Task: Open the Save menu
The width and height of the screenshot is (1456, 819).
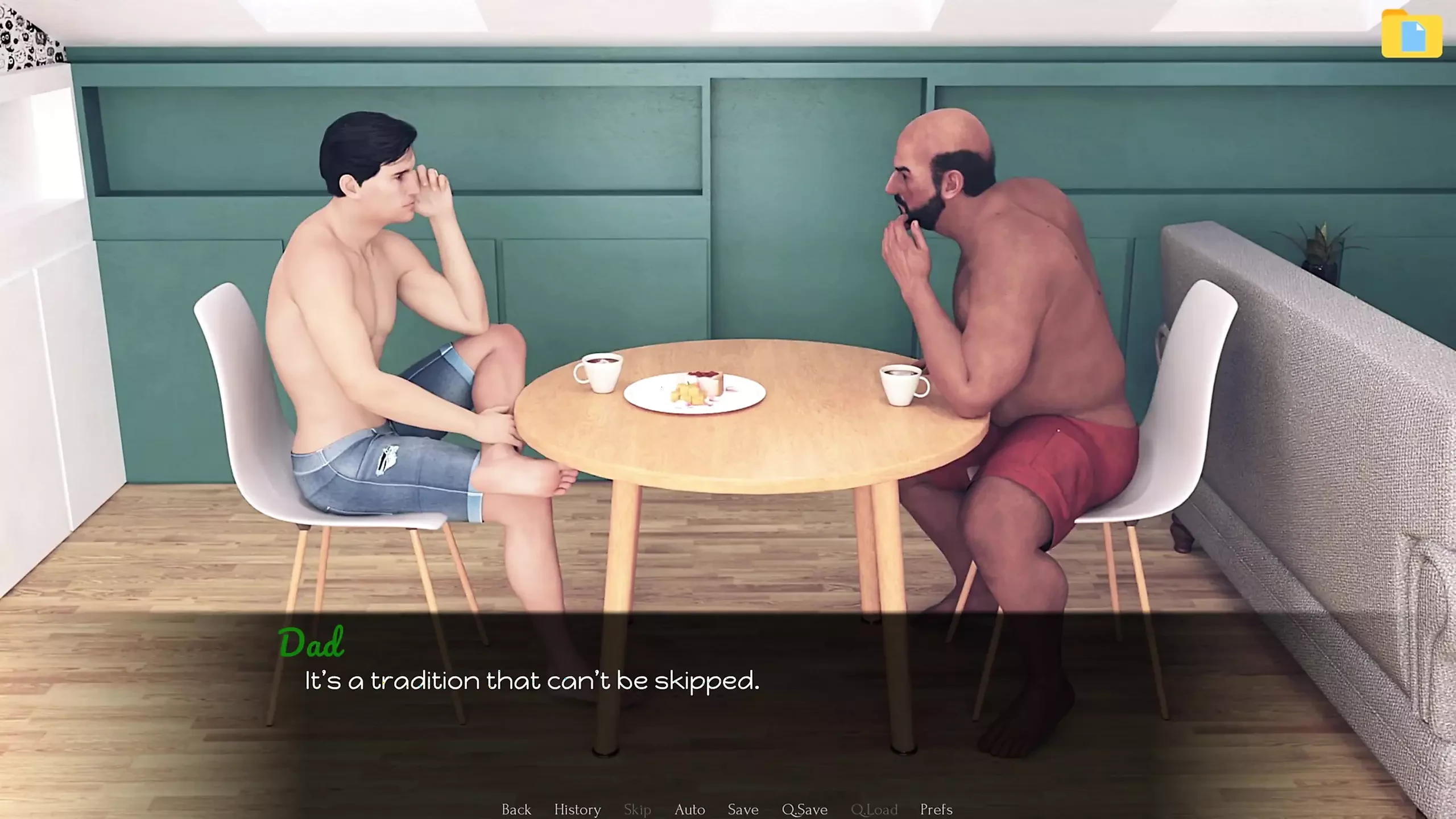Action: click(x=743, y=809)
